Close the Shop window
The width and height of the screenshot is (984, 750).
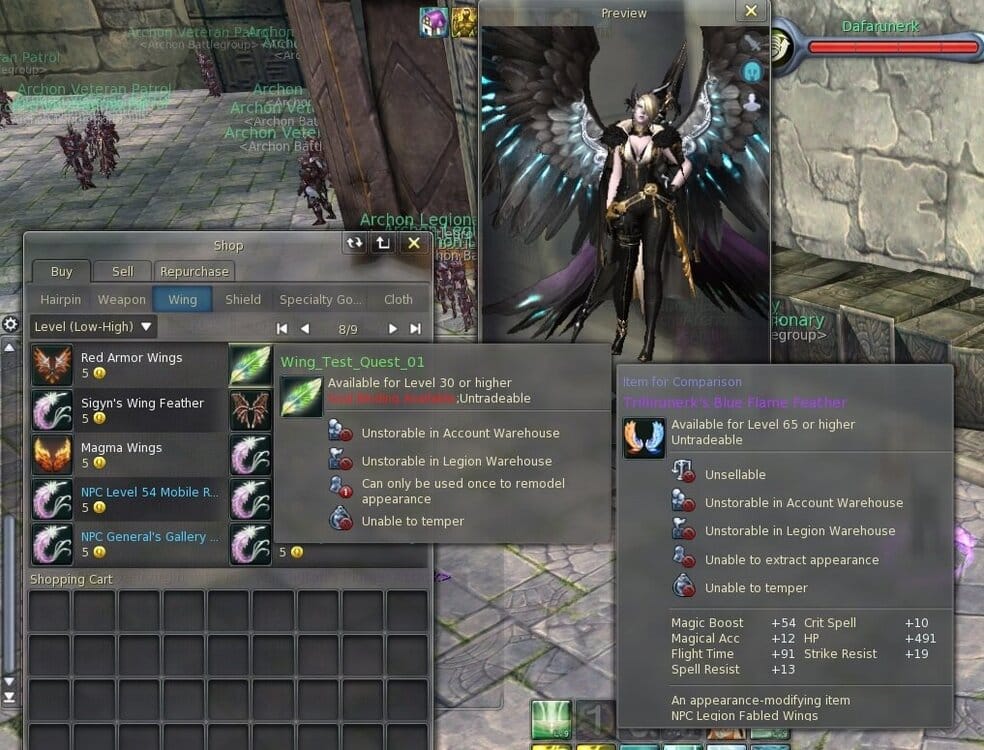414,243
